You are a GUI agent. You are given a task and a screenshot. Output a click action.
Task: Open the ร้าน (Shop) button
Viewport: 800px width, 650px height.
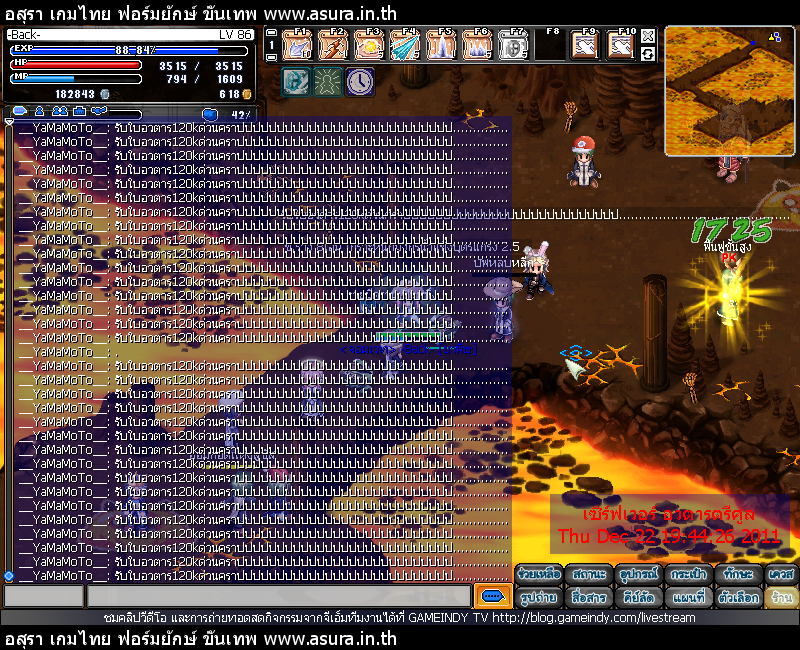pos(781,597)
